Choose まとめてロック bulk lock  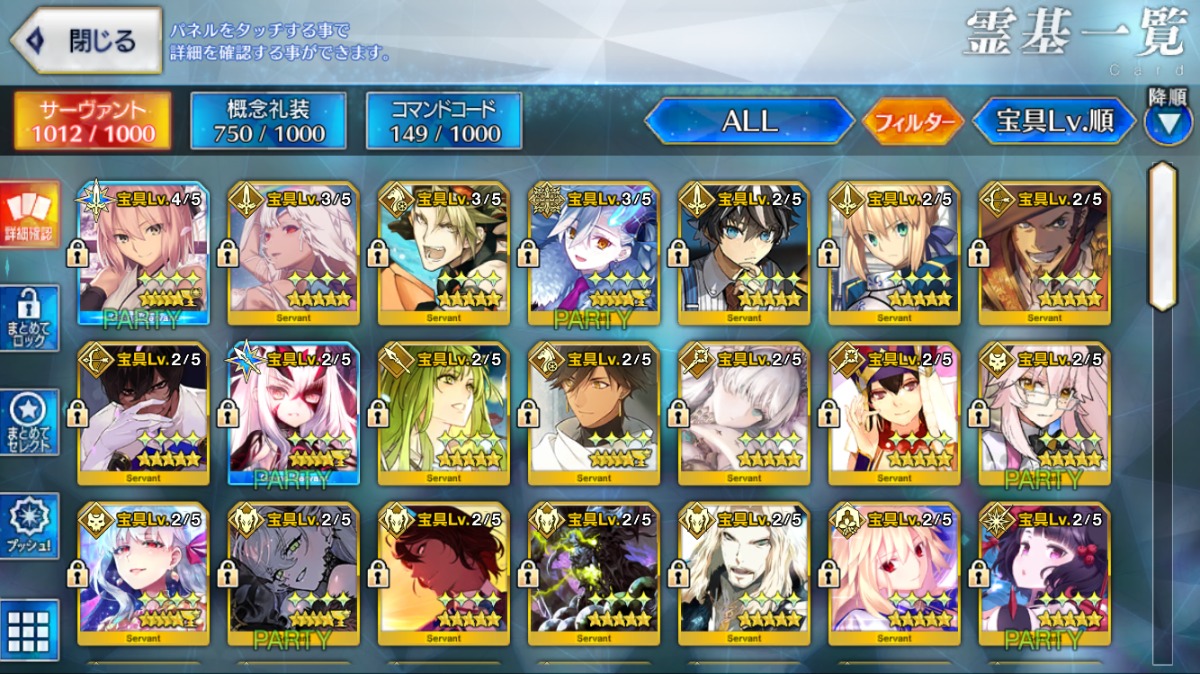pos(29,318)
